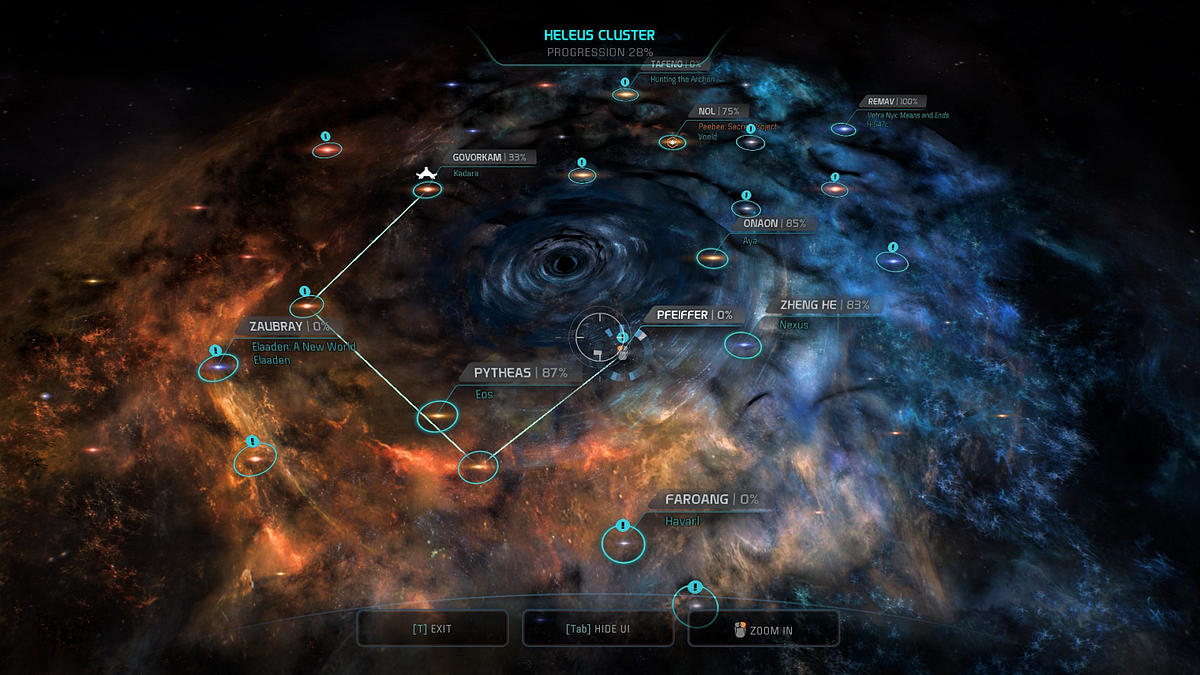The height and width of the screenshot is (675, 1200).
Task: Travel to the Zheng He system
Action: [743, 345]
